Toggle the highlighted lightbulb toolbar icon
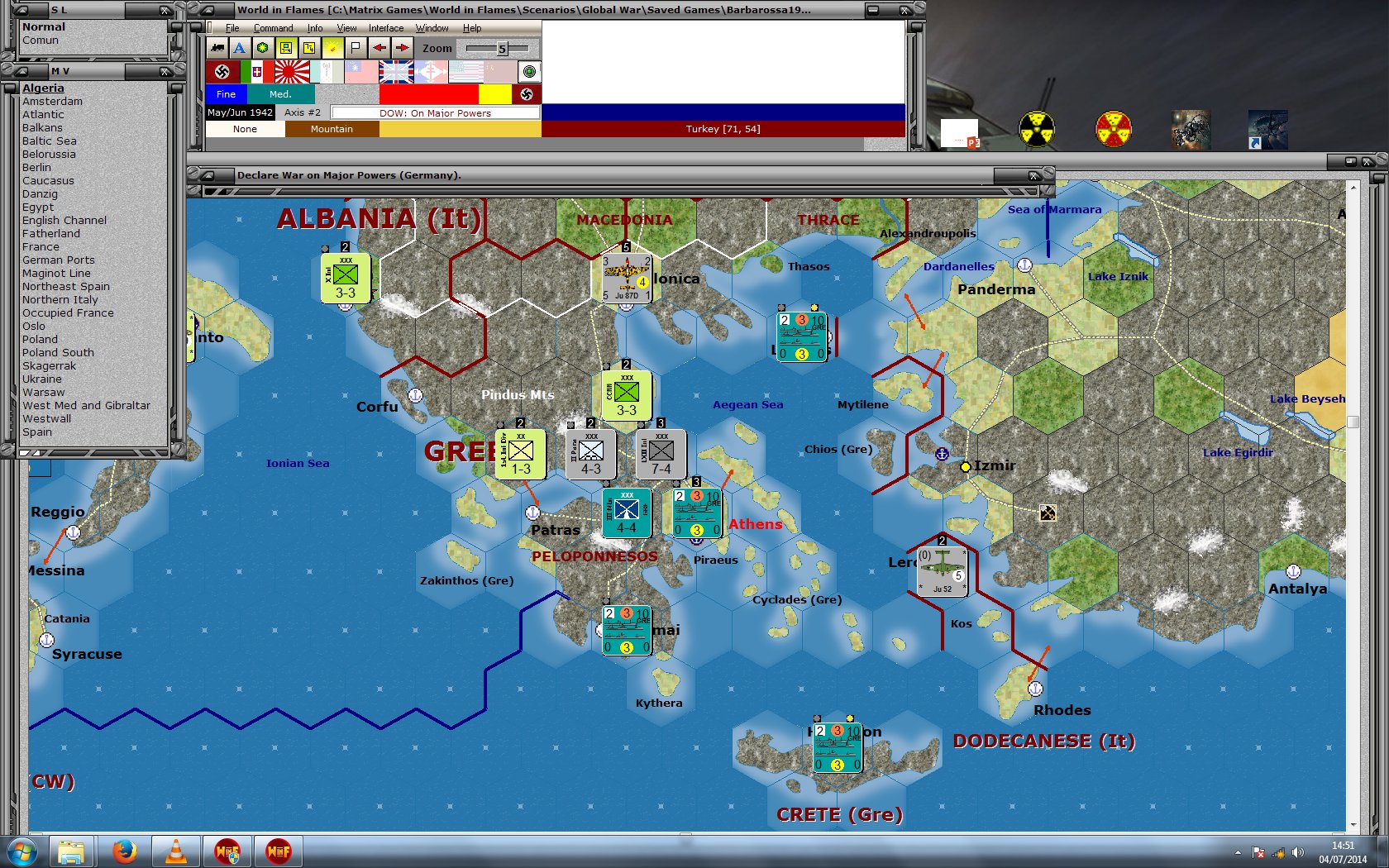 (331, 49)
